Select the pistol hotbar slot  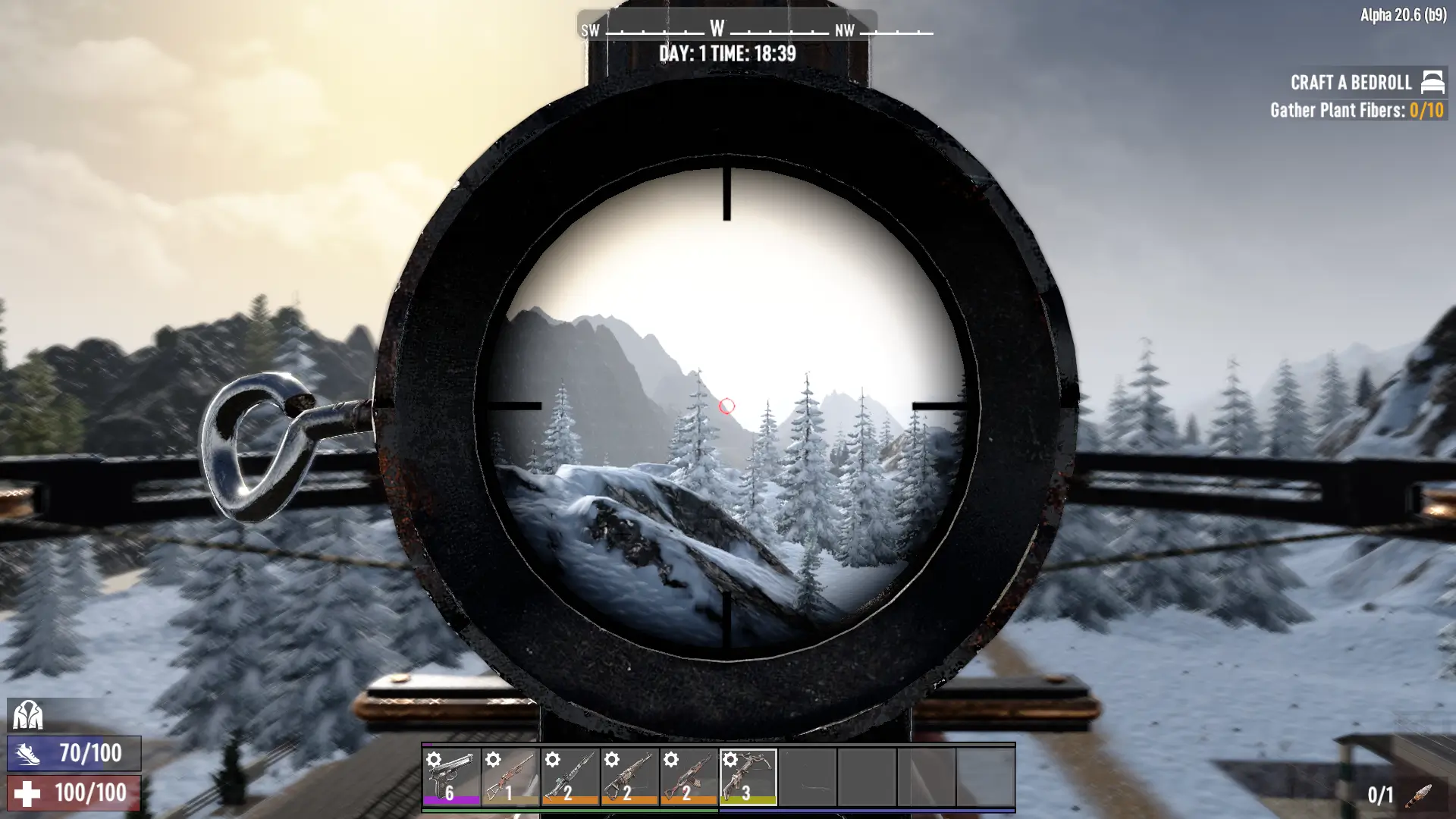point(451,777)
